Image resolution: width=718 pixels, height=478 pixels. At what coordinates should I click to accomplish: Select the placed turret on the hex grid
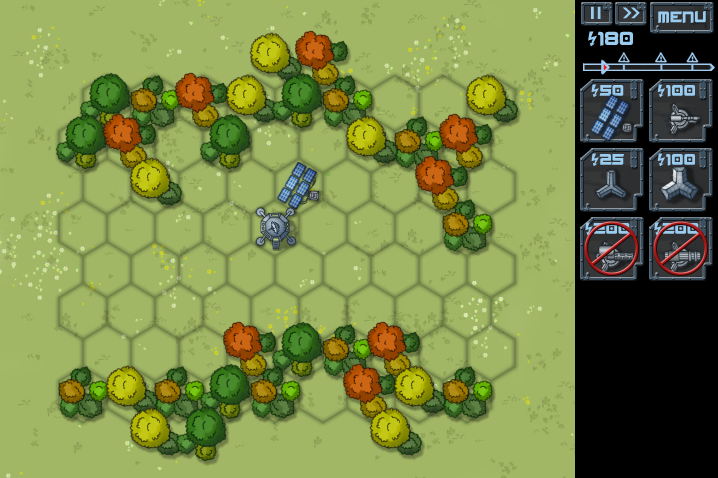pos(275,227)
